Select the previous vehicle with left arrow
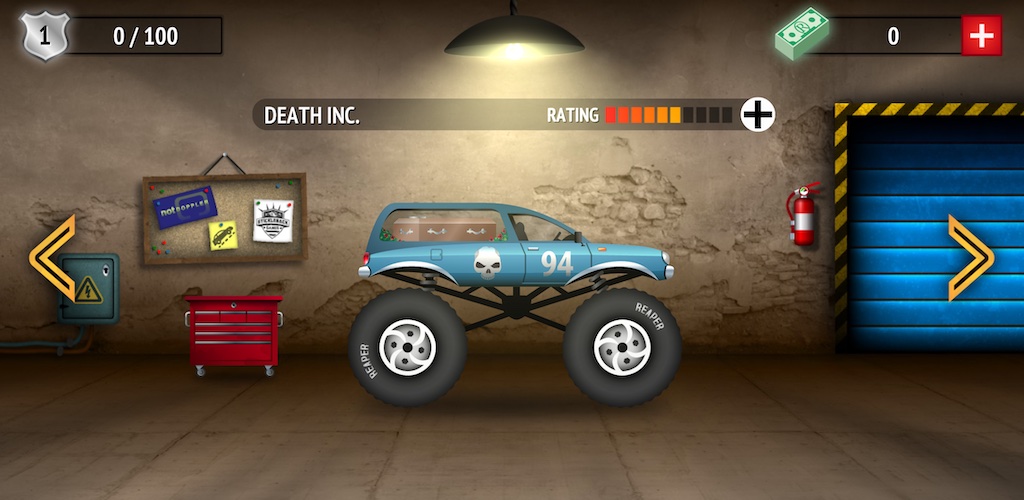1024x500 pixels. coord(52,258)
